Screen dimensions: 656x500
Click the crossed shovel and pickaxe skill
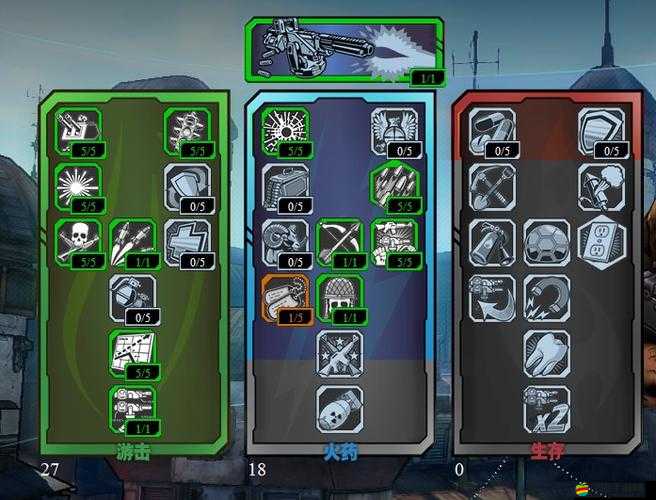492,186
